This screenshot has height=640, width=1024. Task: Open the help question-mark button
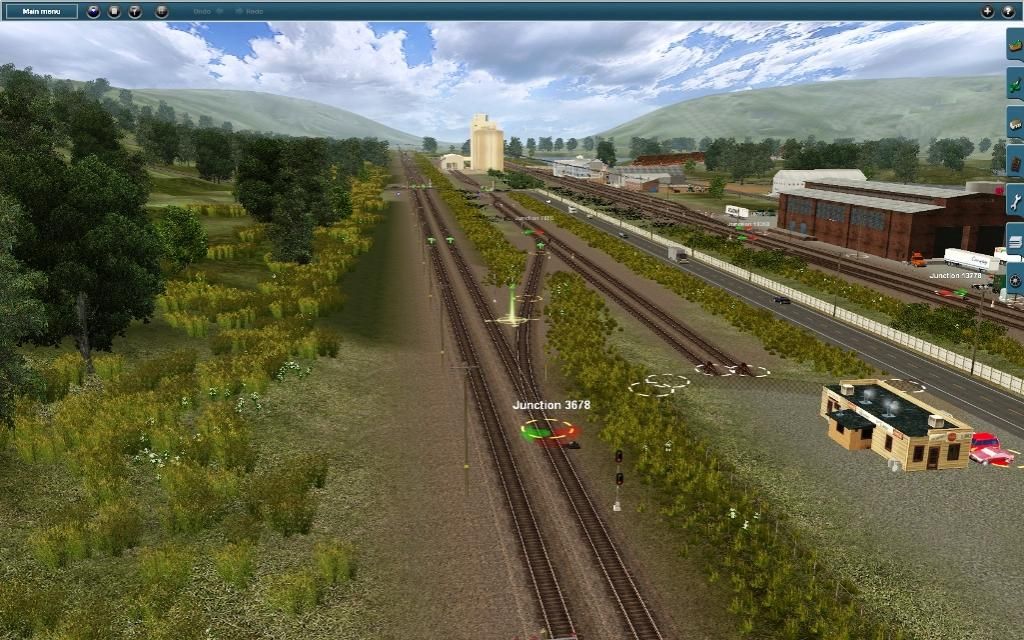pyautogui.click(x=1008, y=11)
